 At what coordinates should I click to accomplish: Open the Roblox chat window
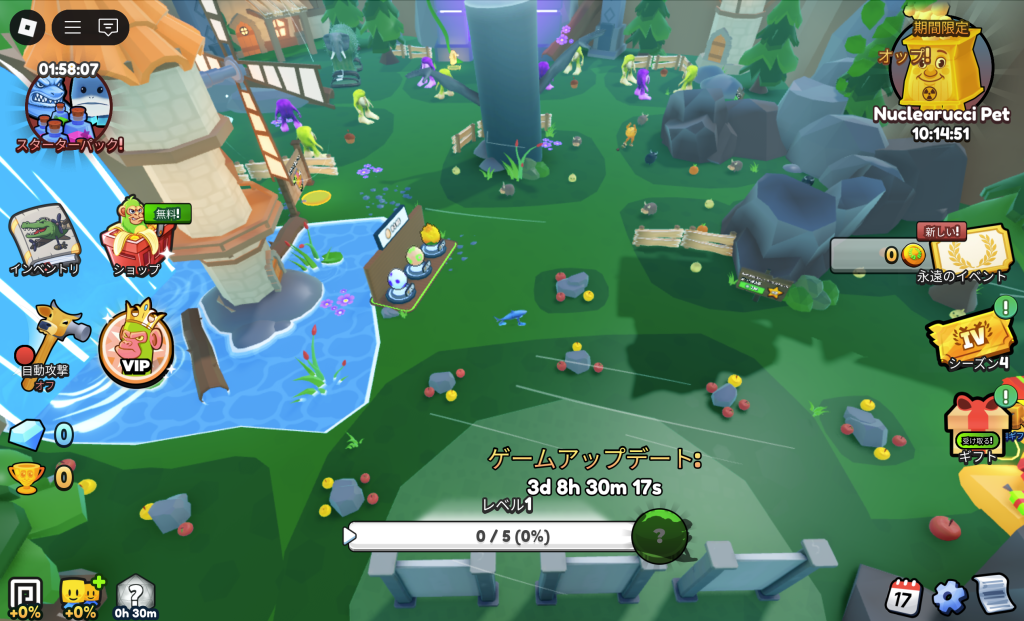point(108,27)
